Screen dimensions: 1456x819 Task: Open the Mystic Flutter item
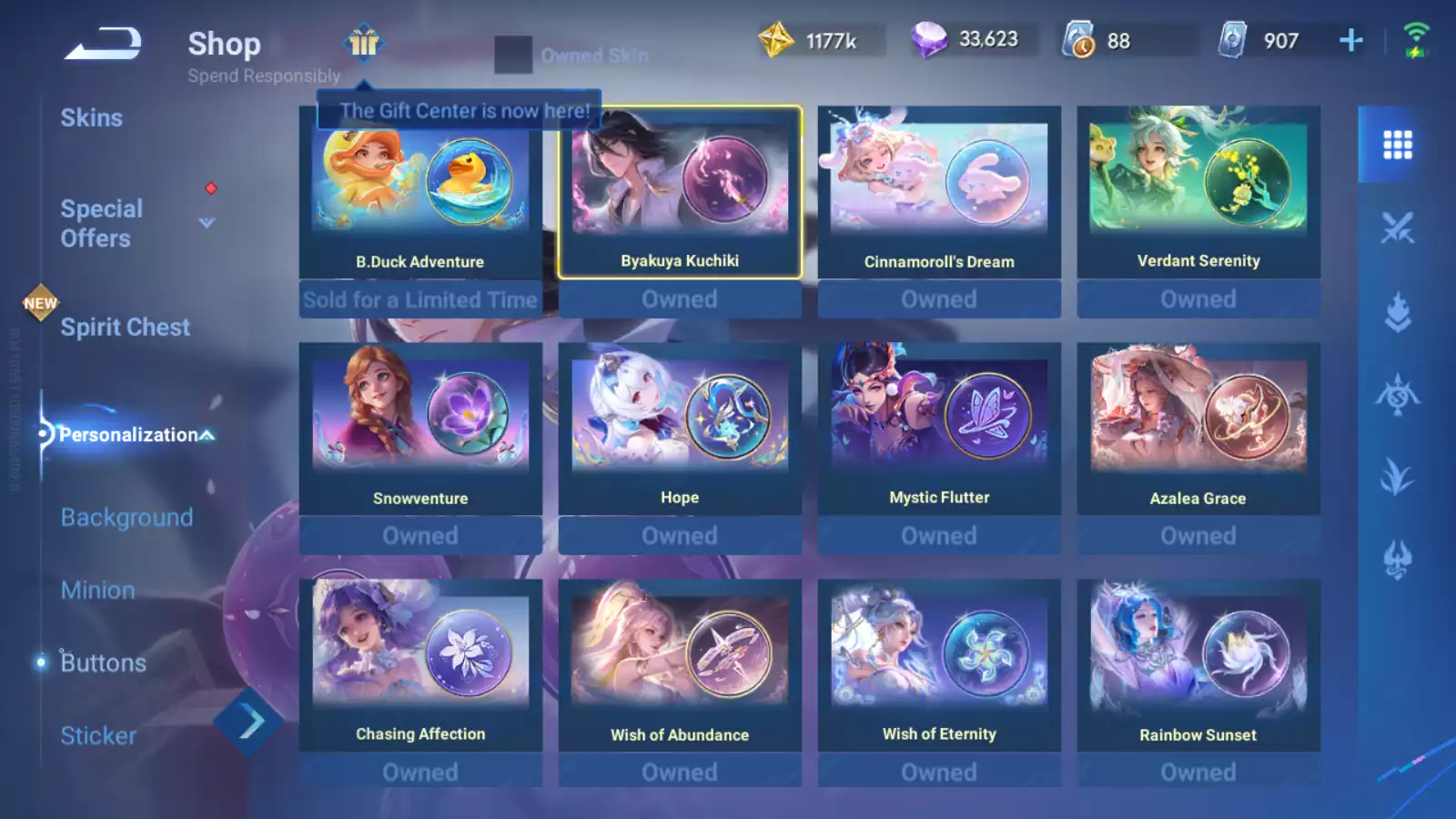tap(938, 430)
